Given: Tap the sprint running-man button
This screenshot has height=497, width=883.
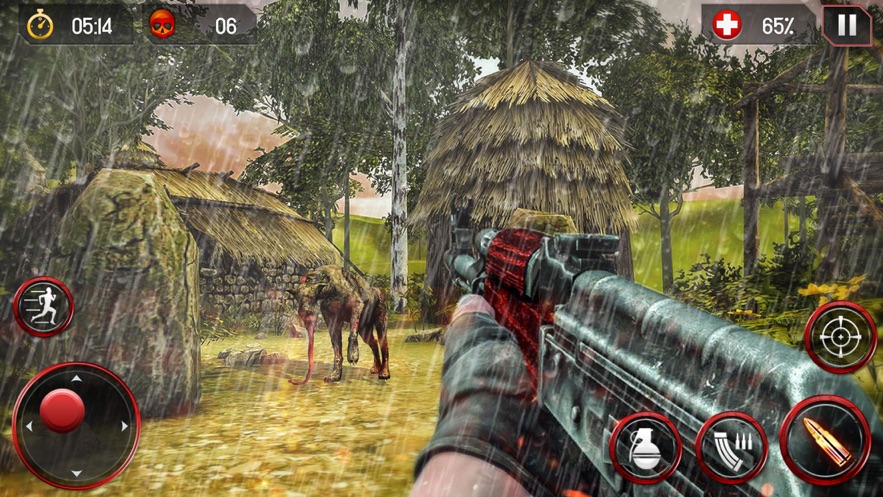Looking at the screenshot, I should 44,308.
